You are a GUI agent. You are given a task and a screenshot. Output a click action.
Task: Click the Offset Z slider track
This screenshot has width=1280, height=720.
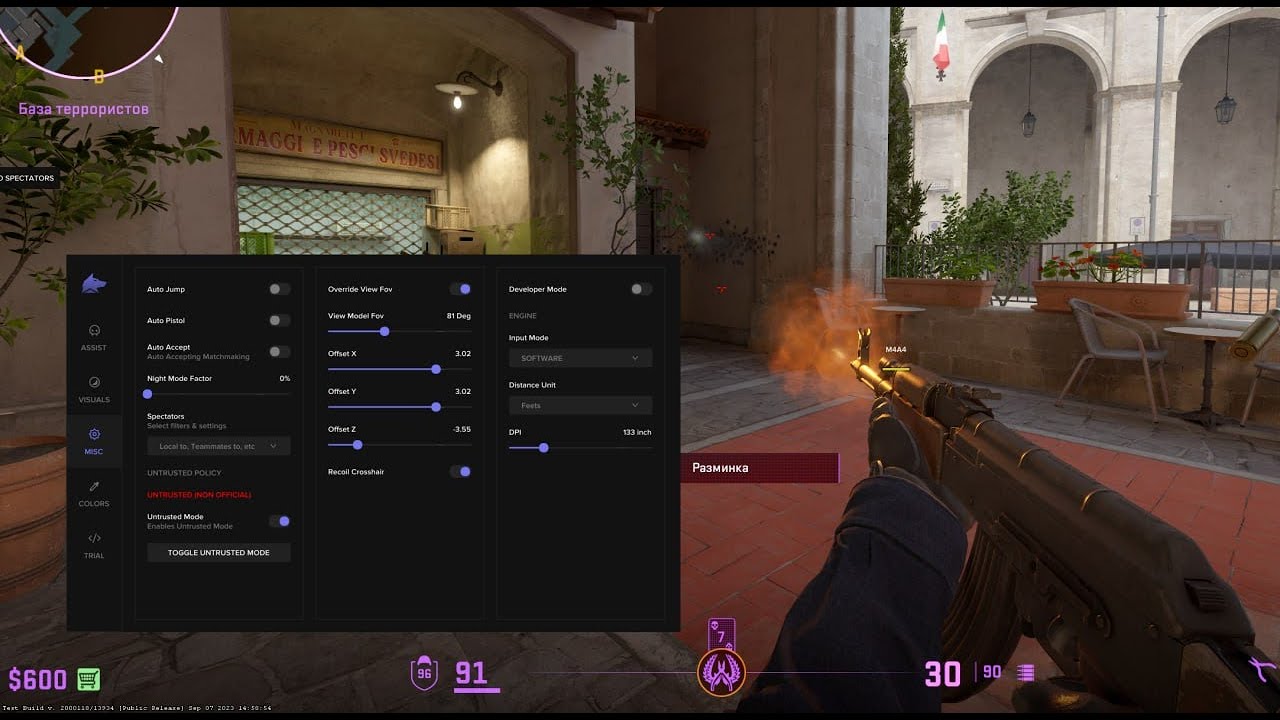pyautogui.click(x=399, y=445)
